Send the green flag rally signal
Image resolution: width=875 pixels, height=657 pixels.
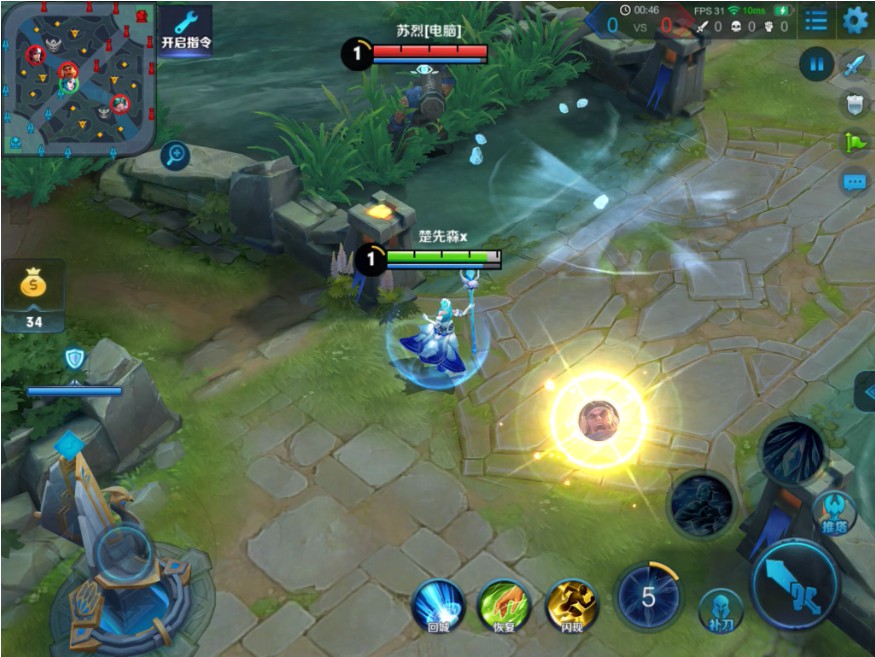854,143
